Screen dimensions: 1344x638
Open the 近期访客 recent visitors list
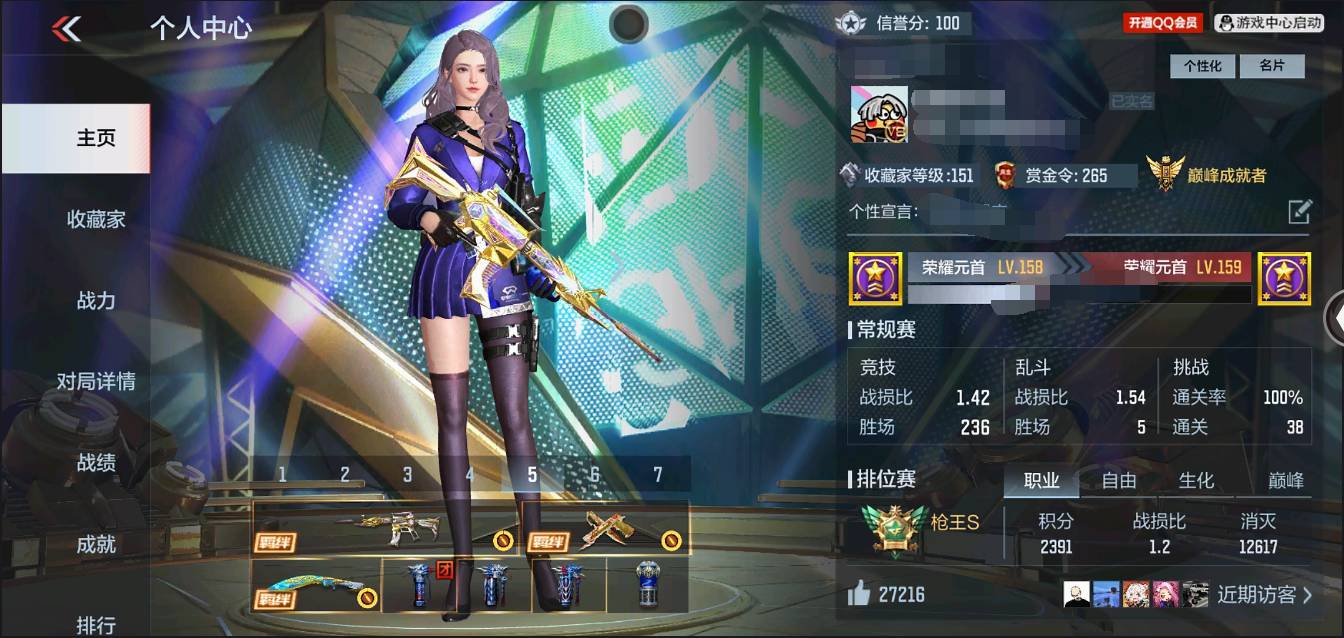pos(1264,595)
